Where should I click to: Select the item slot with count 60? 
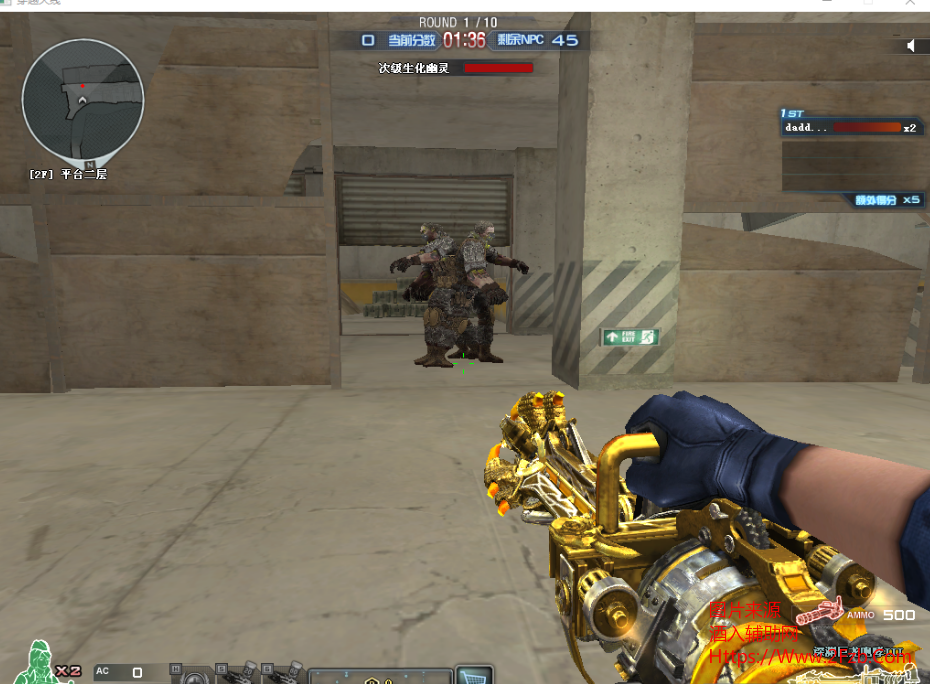coord(285,674)
